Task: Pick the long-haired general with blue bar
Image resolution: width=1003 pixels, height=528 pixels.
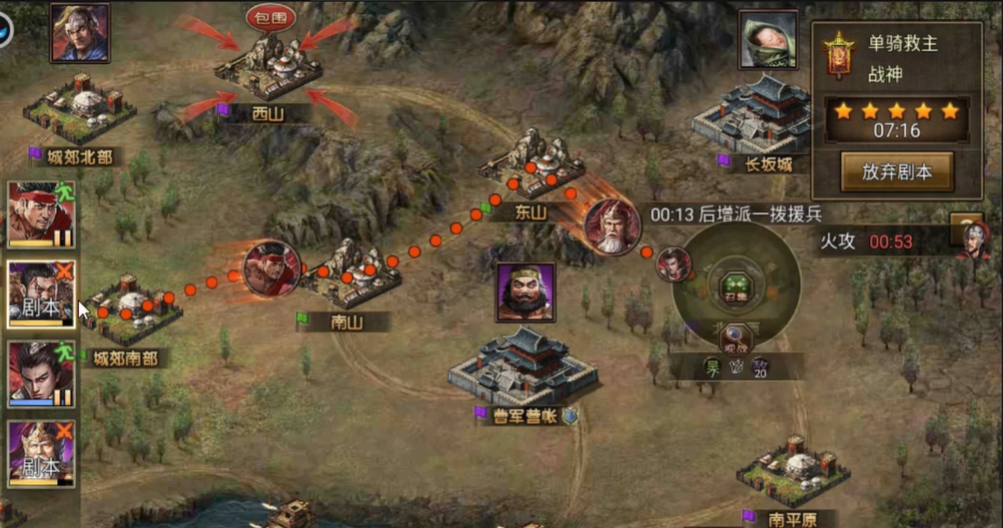Action: tap(40, 374)
